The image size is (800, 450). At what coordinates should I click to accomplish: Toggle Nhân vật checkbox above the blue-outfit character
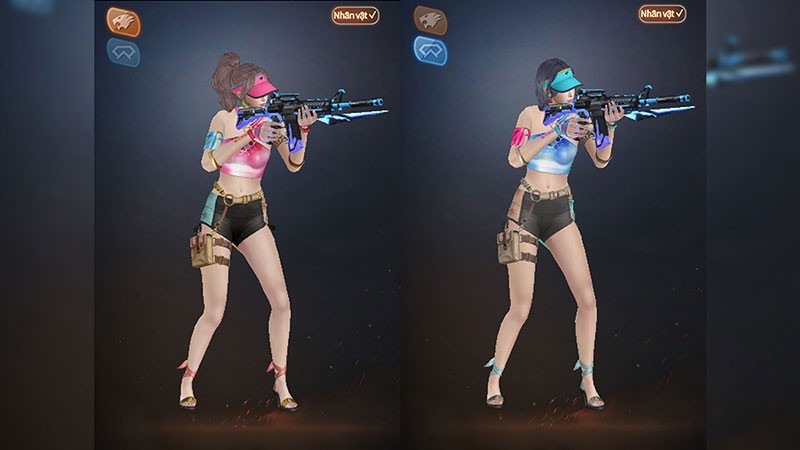662,14
